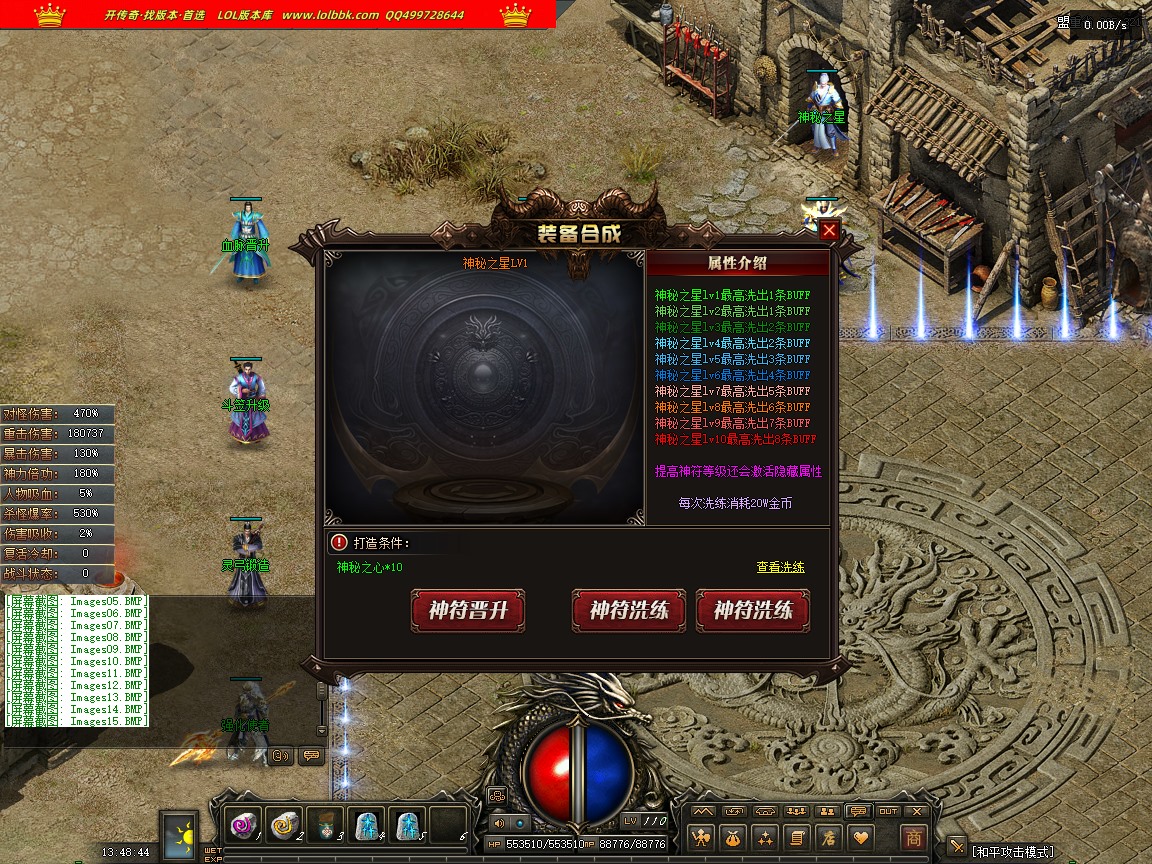The width and height of the screenshot is (1152, 864).
Task: Click the heart icon button
Action: pyautogui.click(x=860, y=837)
